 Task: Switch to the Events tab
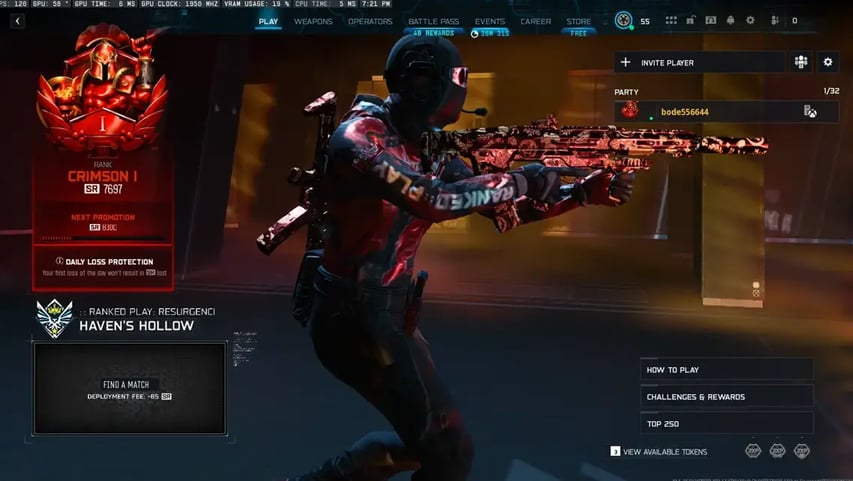point(489,21)
